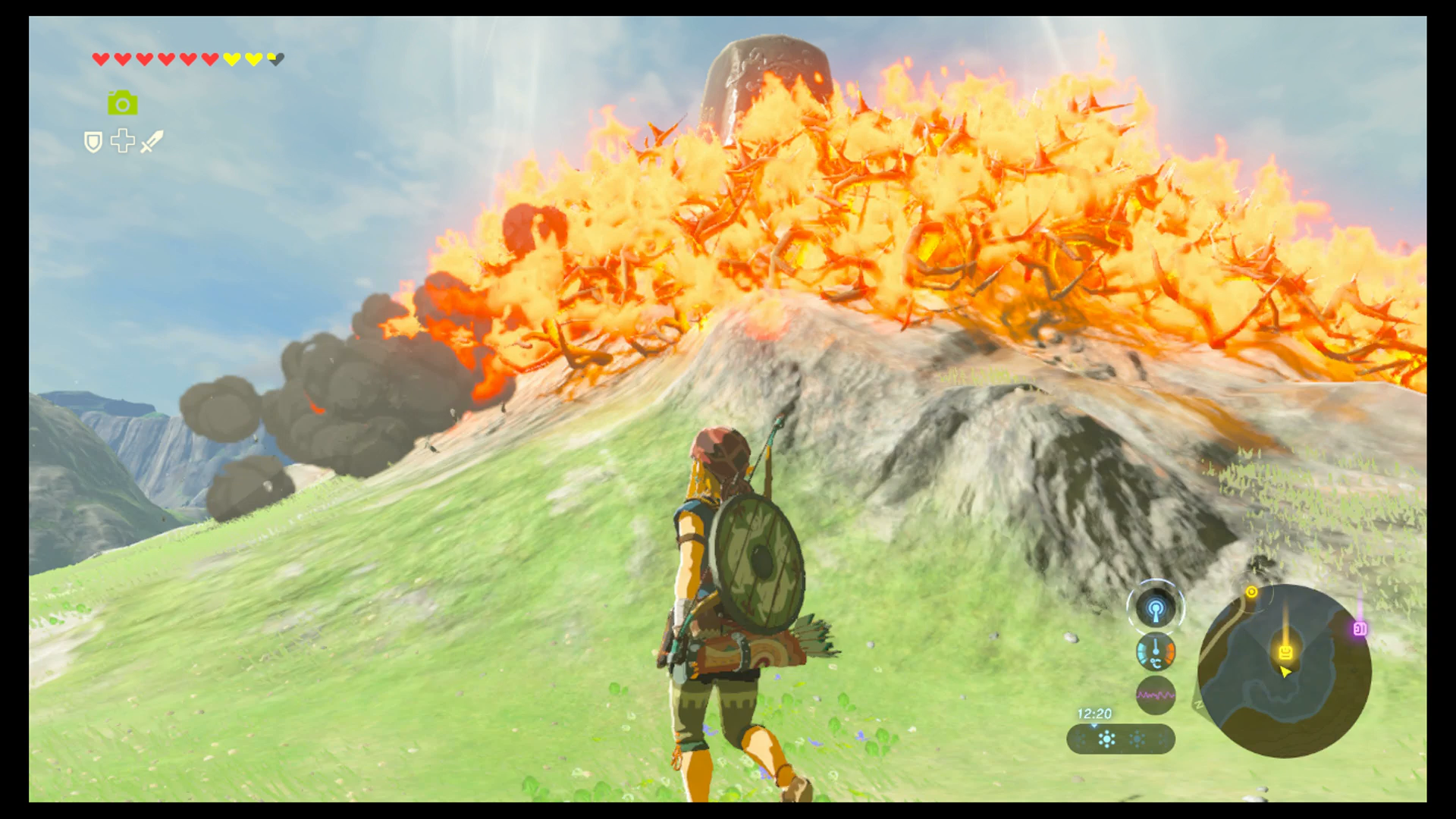1456x819 pixels.
Task: Click the pink noise meter indicator
Action: pyautogui.click(x=1156, y=695)
